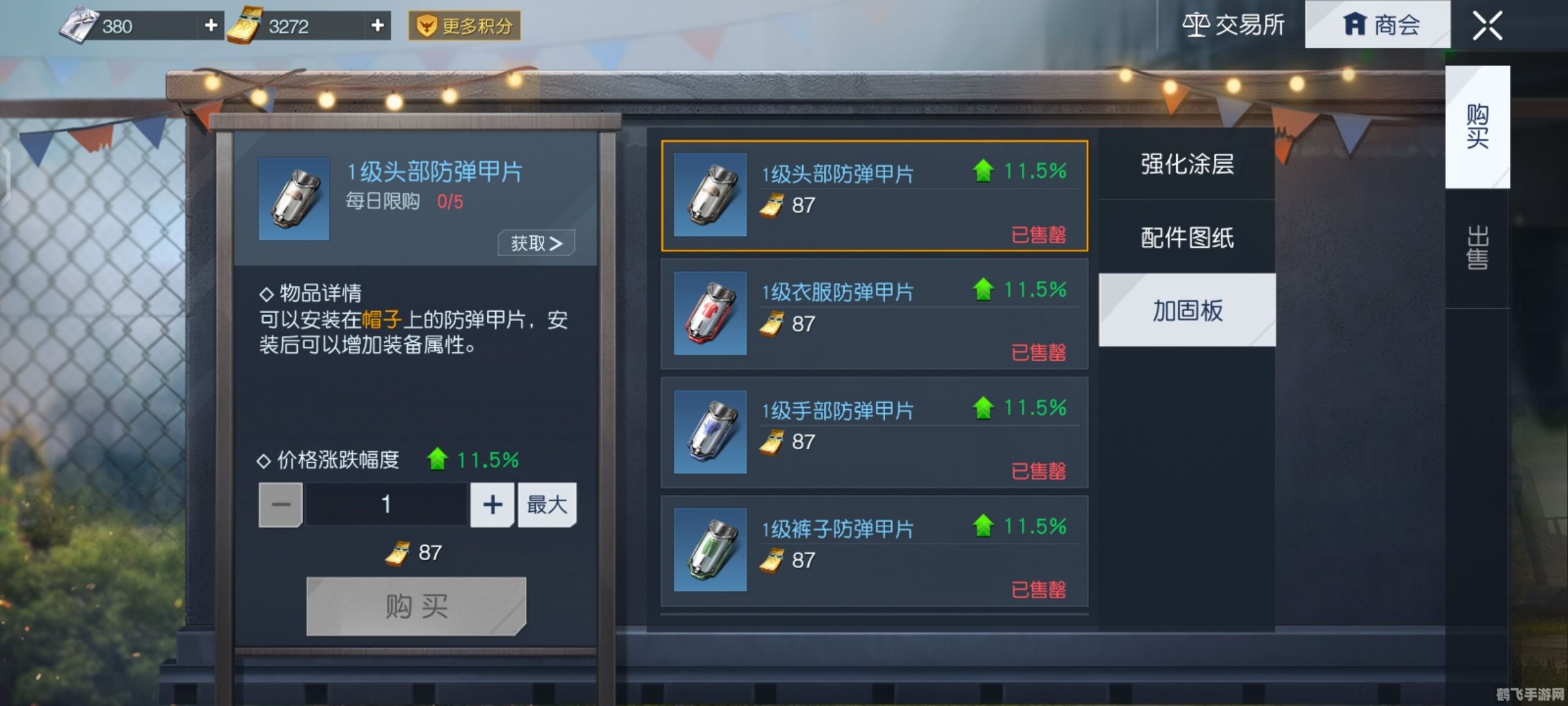Click the silver material currency icon top left
1568x706 pixels.
coord(80,25)
